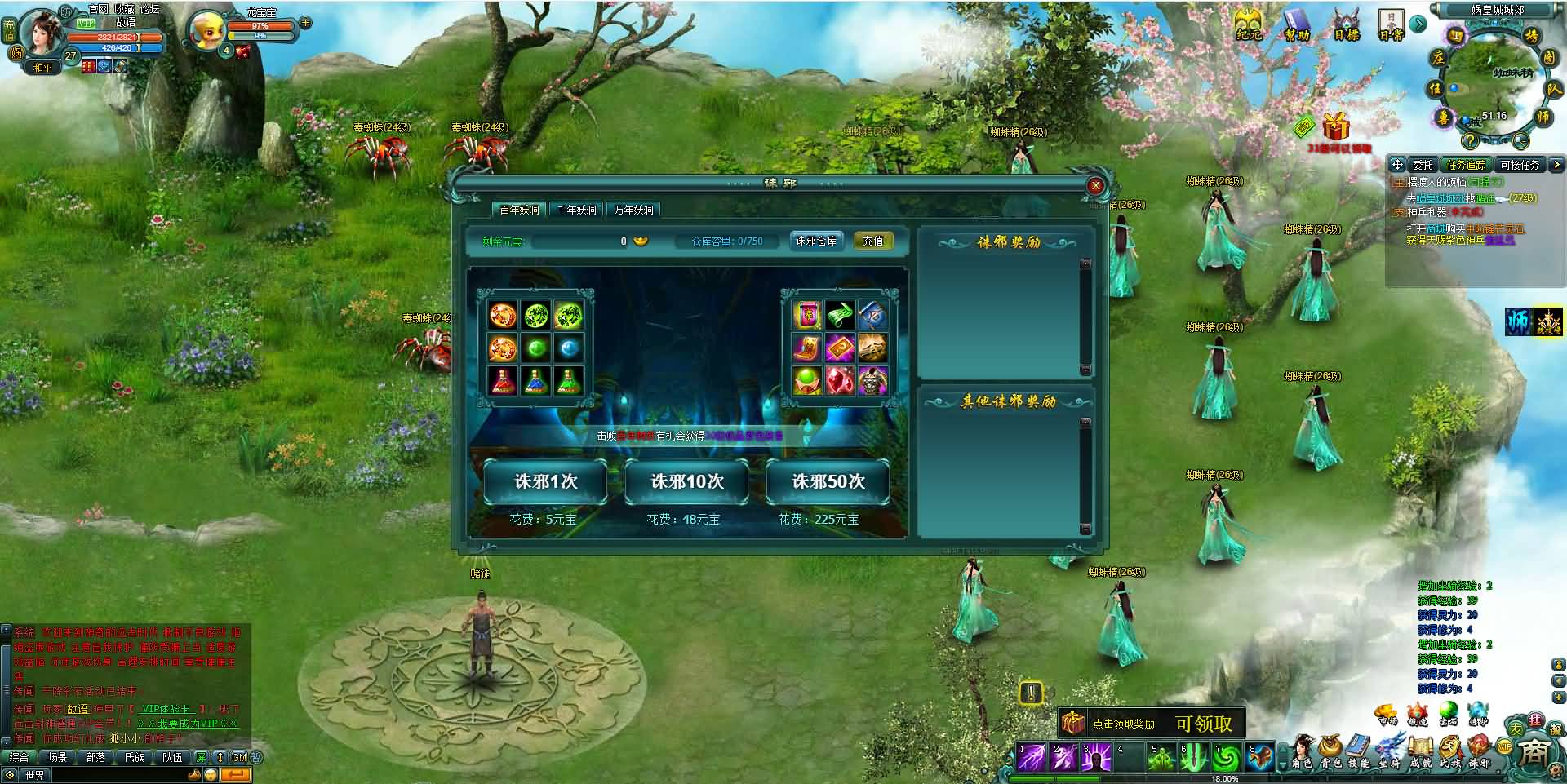Show the 坐骑 mount panel

coord(1389,752)
